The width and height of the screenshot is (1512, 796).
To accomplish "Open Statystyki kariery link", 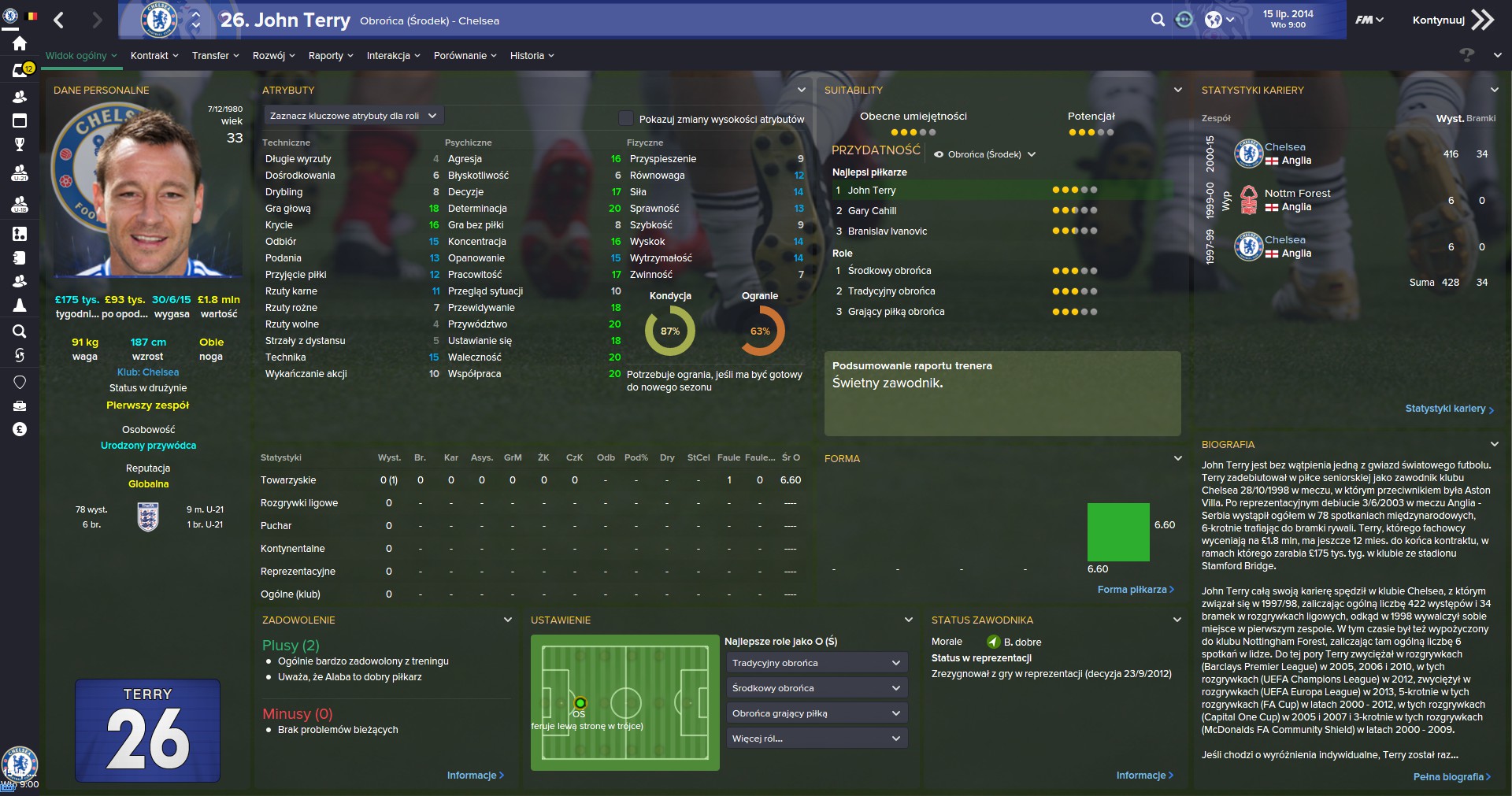I will coord(1448,409).
